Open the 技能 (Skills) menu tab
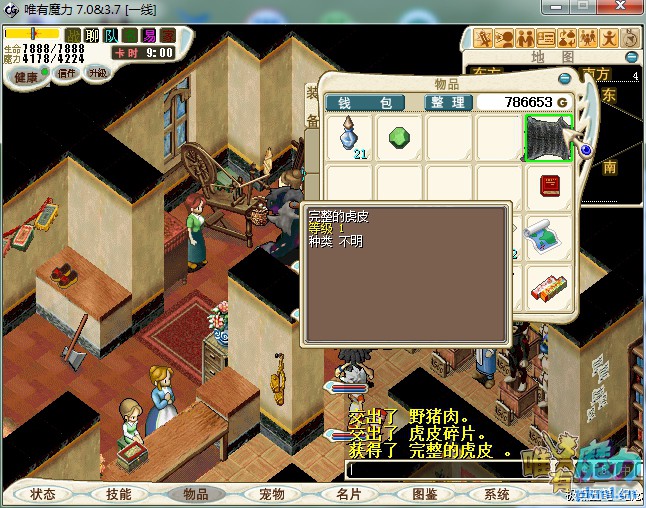646x508 pixels. point(119,494)
